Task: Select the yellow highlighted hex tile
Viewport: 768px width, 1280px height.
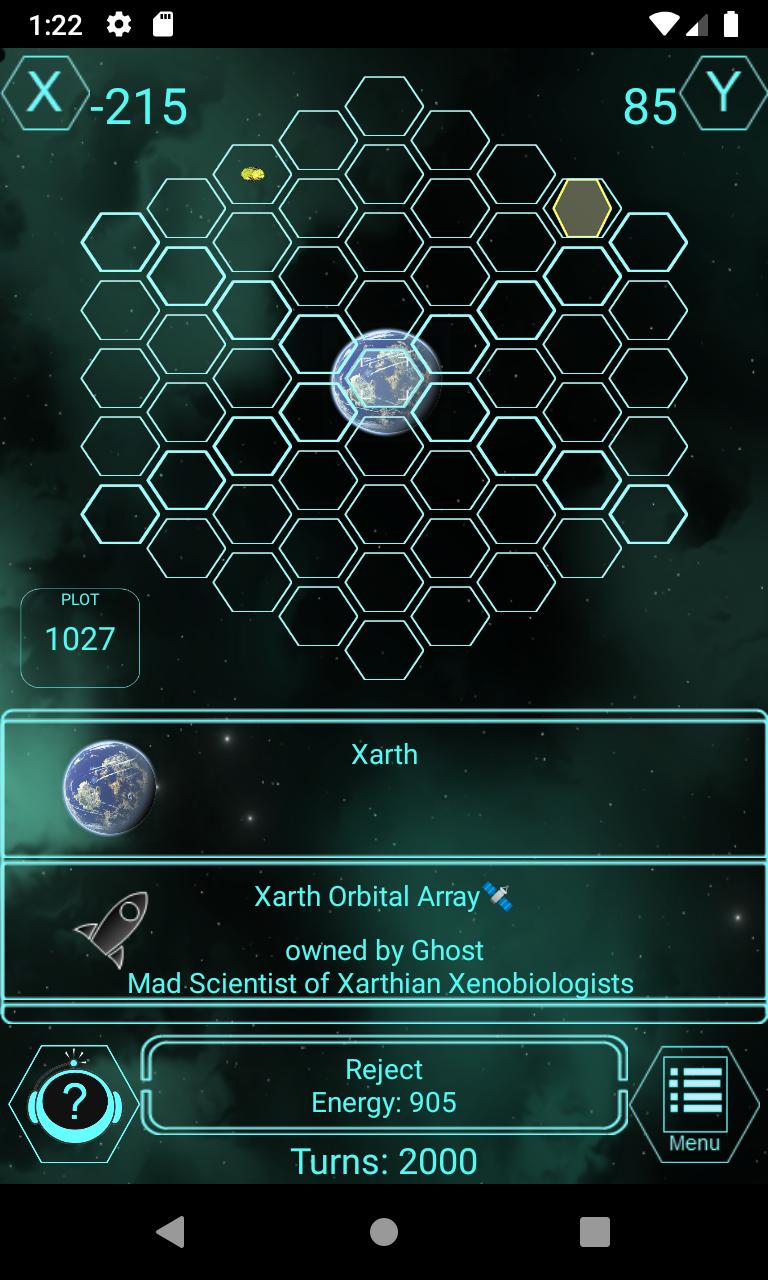Action: 582,208
